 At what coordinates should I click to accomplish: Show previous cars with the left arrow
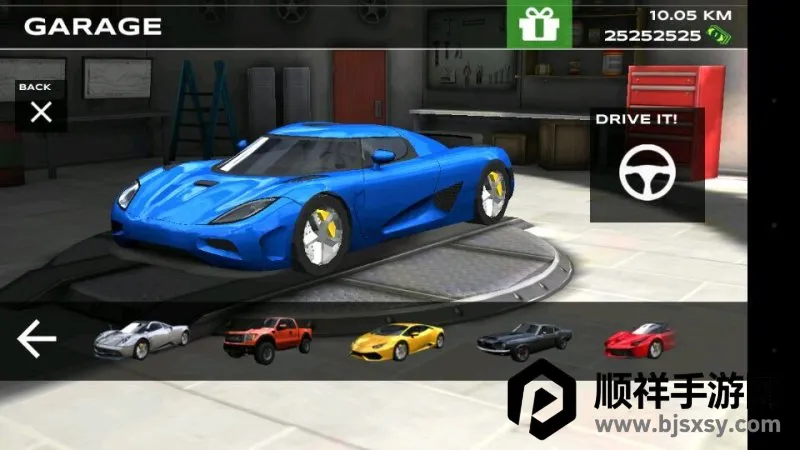pyautogui.click(x=37, y=340)
